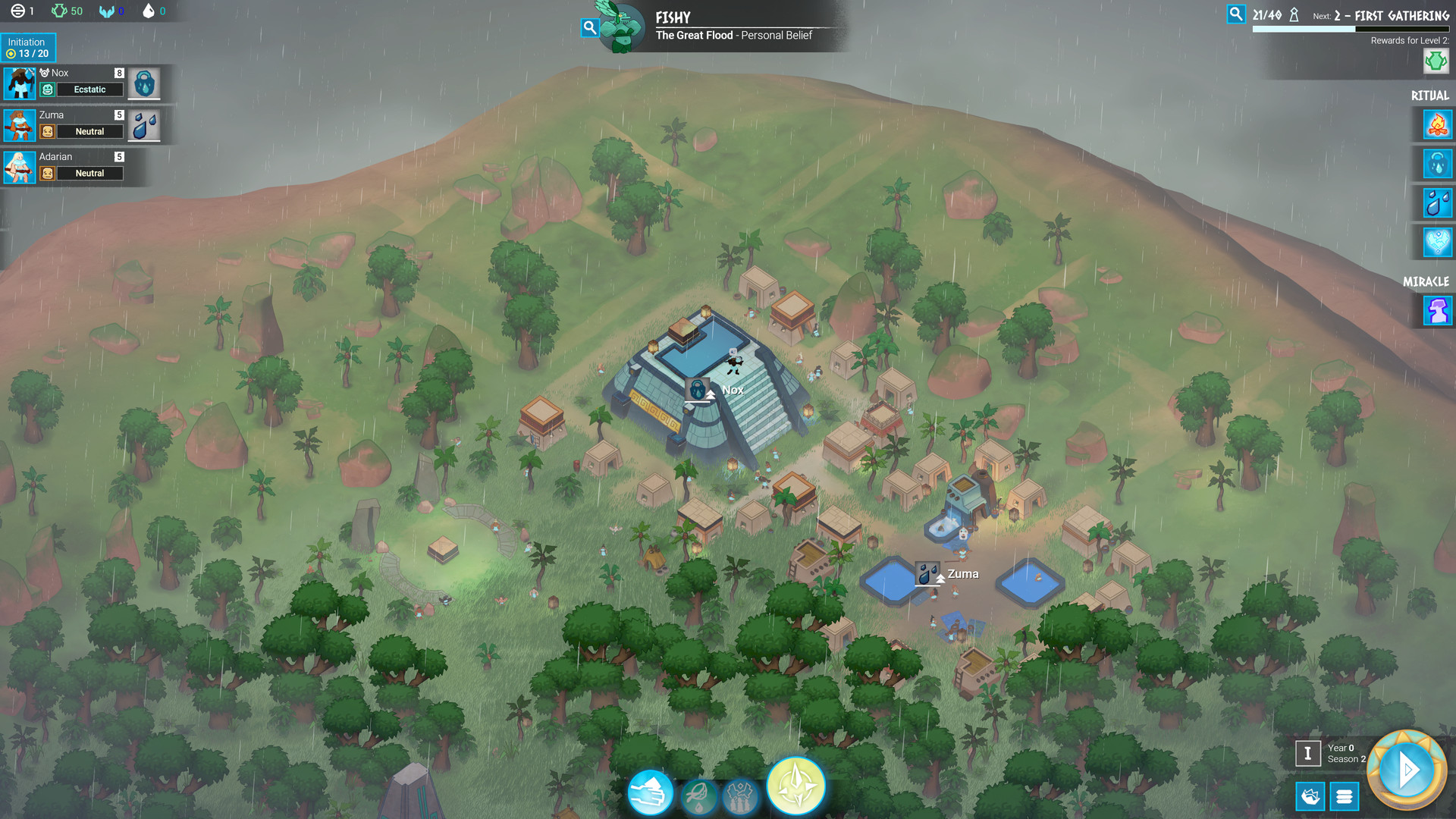Activate the rain blessing ritual icon
This screenshot has width=1456, height=819.
tap(1436, 164)
